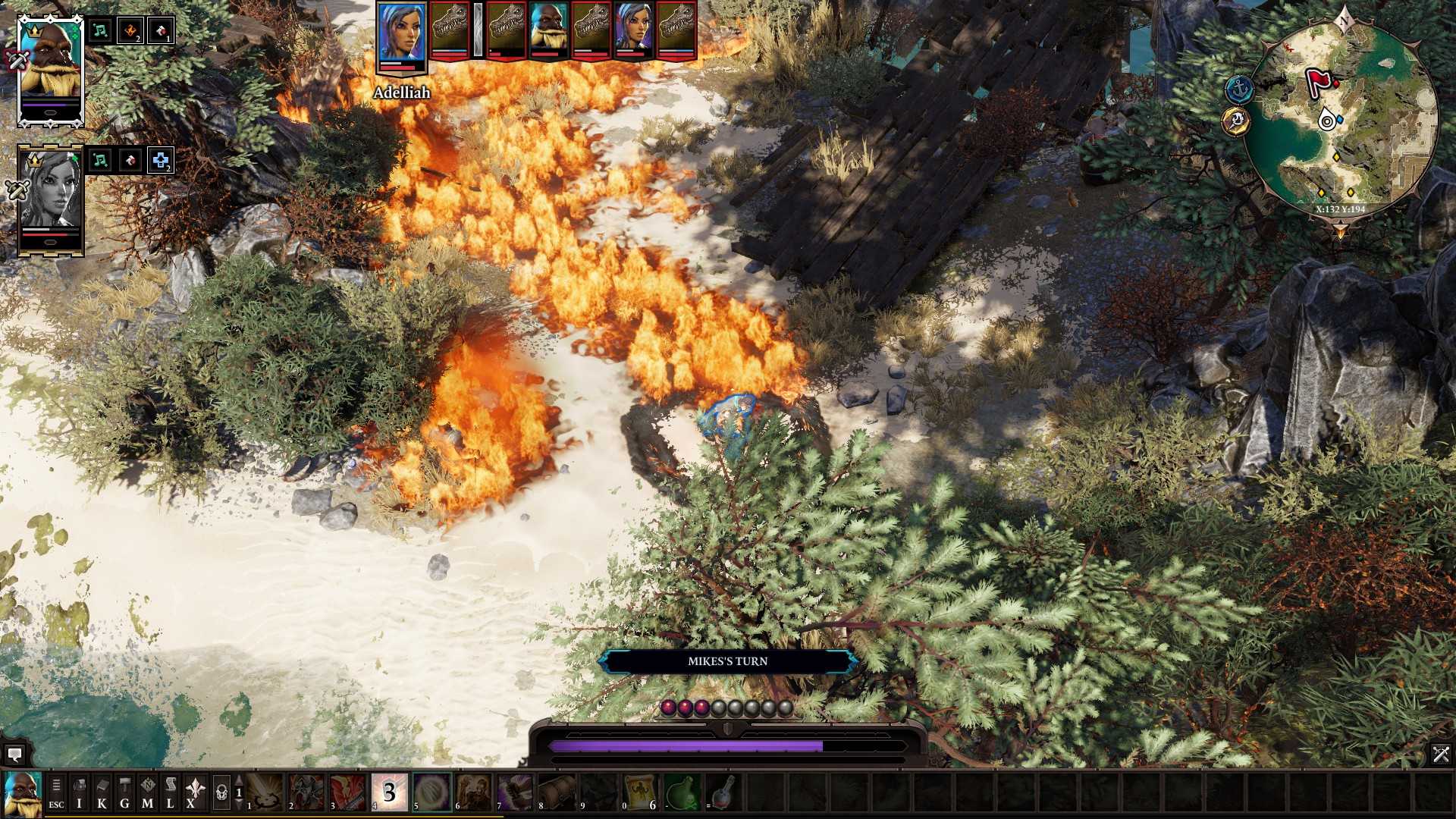The width and height of the screenshot is (1456, 819).
Task: Open inventory with the I button
Action: click(x=79, y=793)
